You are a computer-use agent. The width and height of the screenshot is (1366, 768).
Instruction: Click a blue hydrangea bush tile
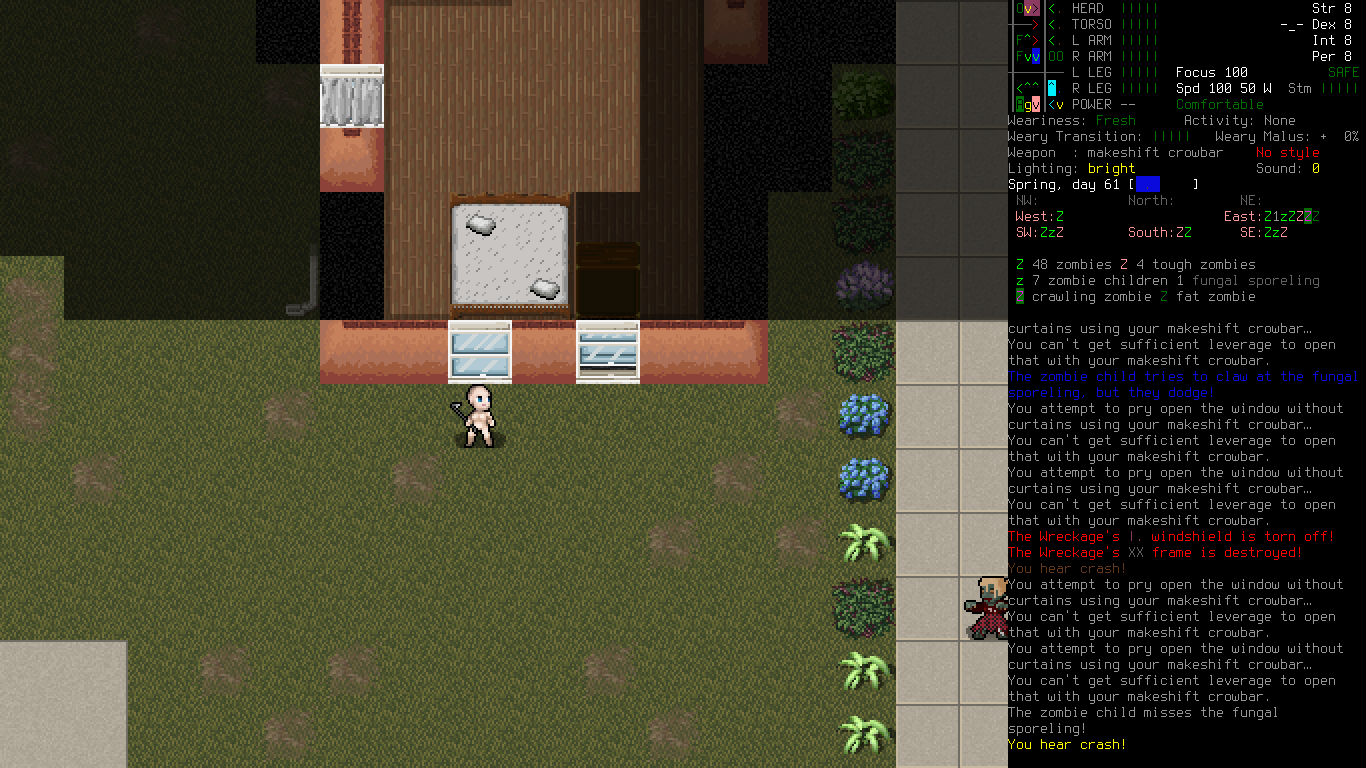pyautogui.click(x=863, y=415)
